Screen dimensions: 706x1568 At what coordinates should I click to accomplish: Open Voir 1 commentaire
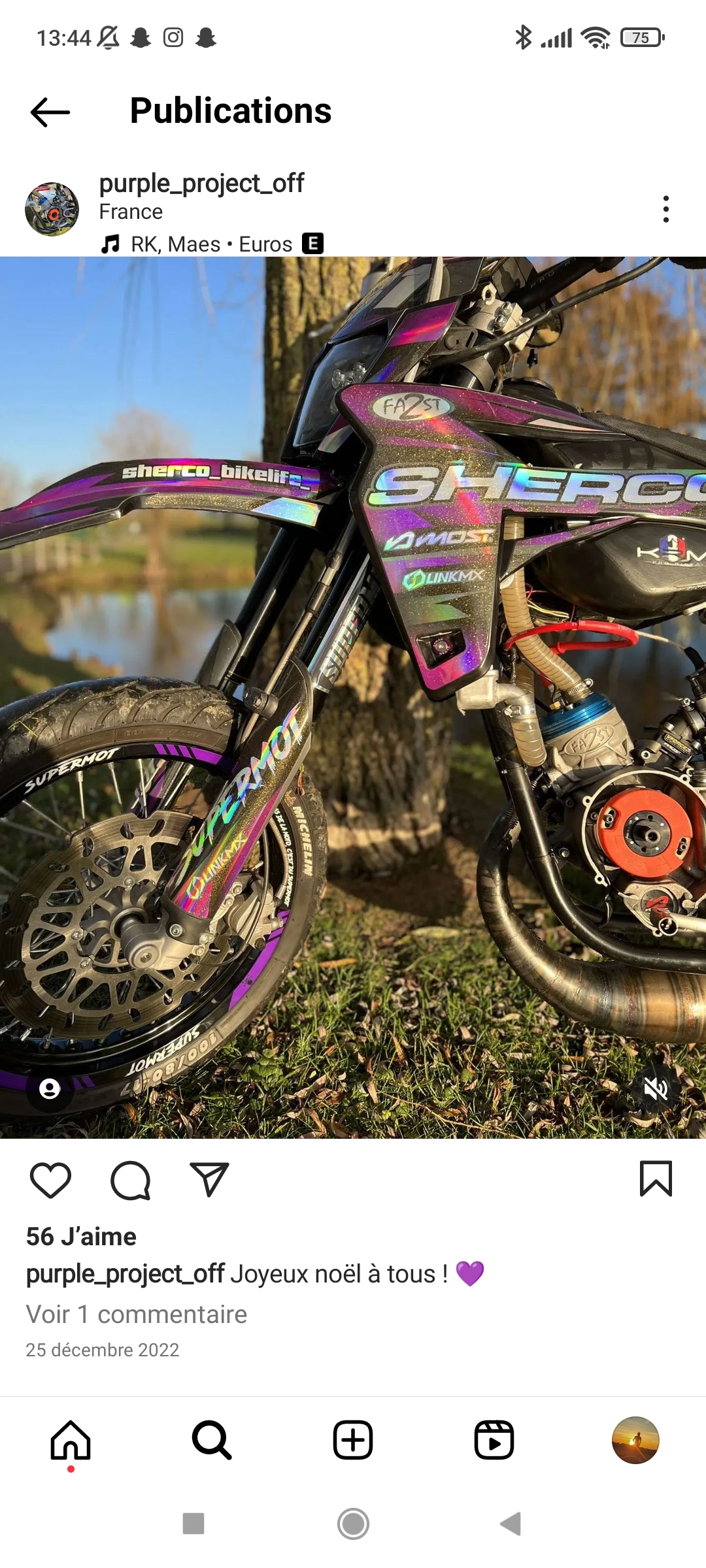click(136, 1315)
